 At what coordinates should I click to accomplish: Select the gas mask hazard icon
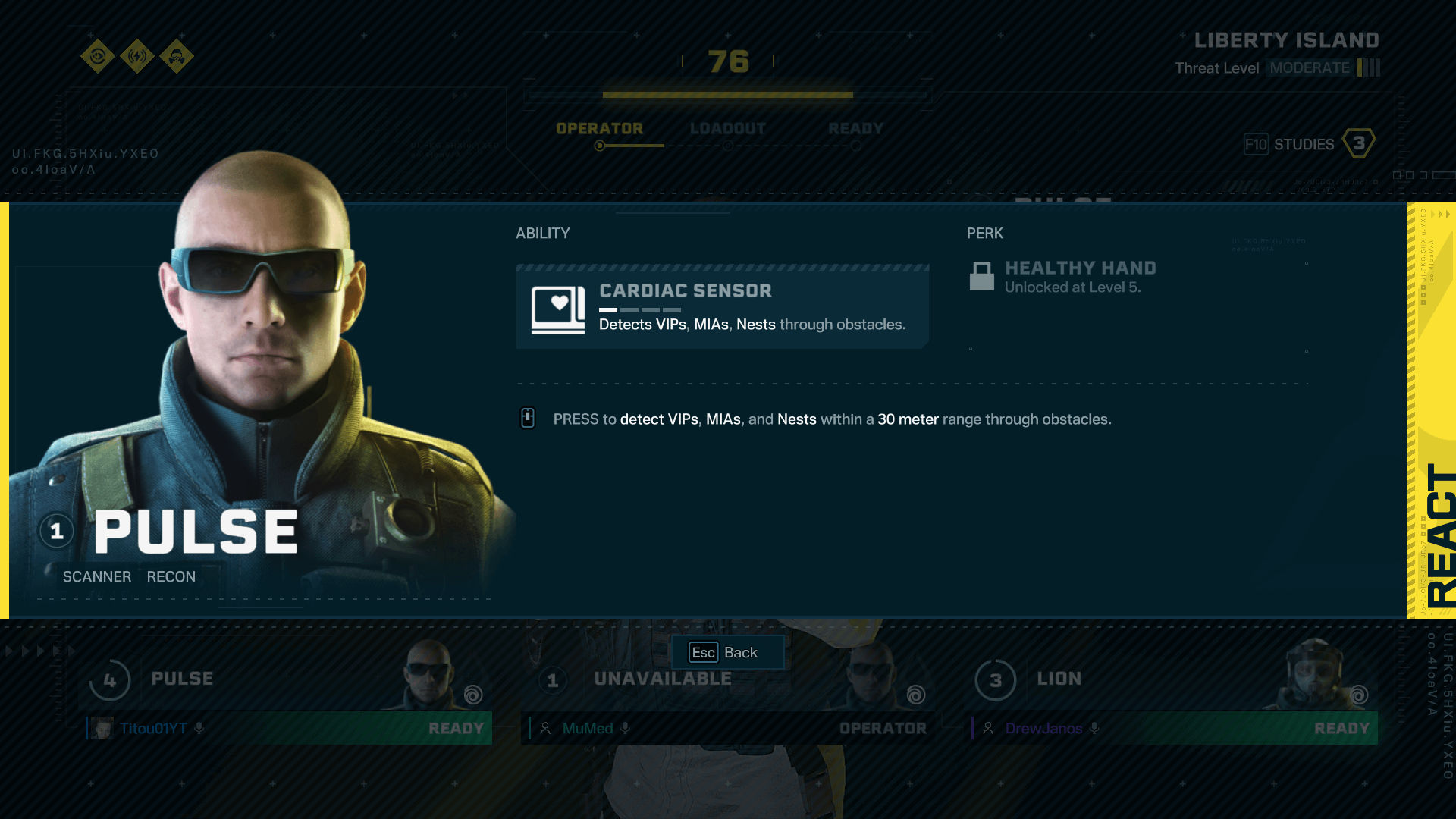(177, 57)
